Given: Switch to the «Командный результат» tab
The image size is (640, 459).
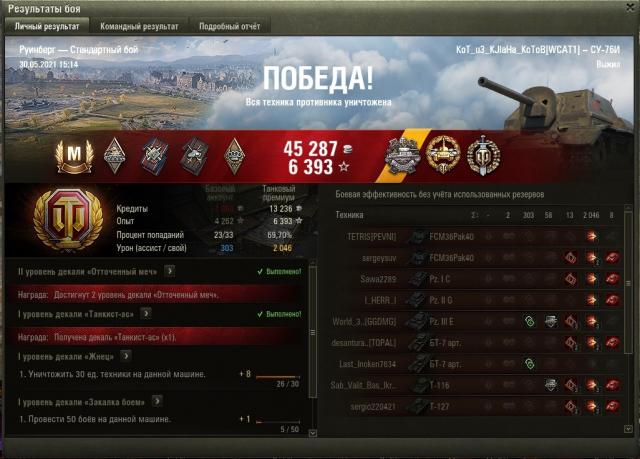Looking at the screenshot, I should [x=141, y=25].
